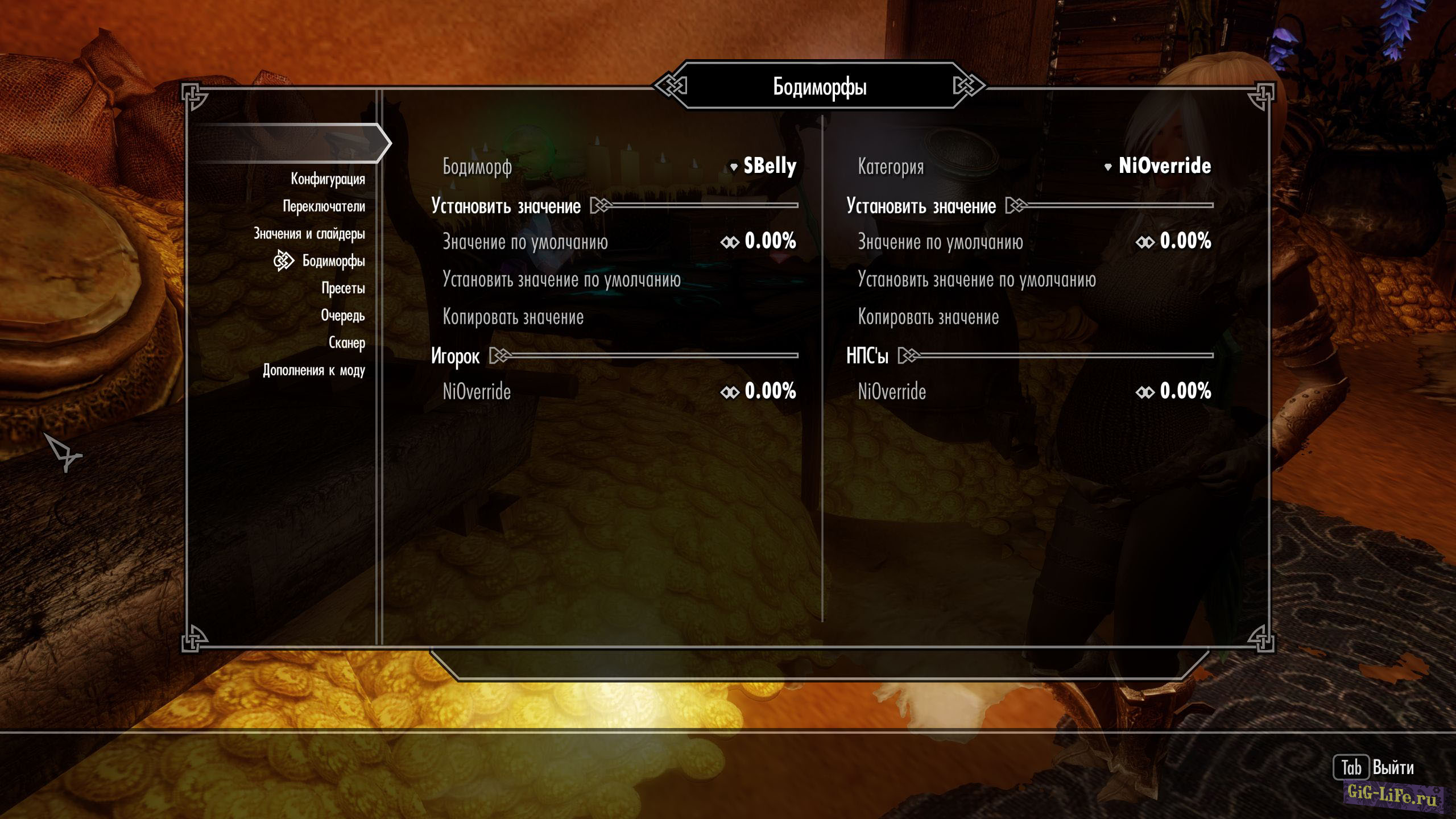Open the Конфигурация page

(x=328, y=179)
